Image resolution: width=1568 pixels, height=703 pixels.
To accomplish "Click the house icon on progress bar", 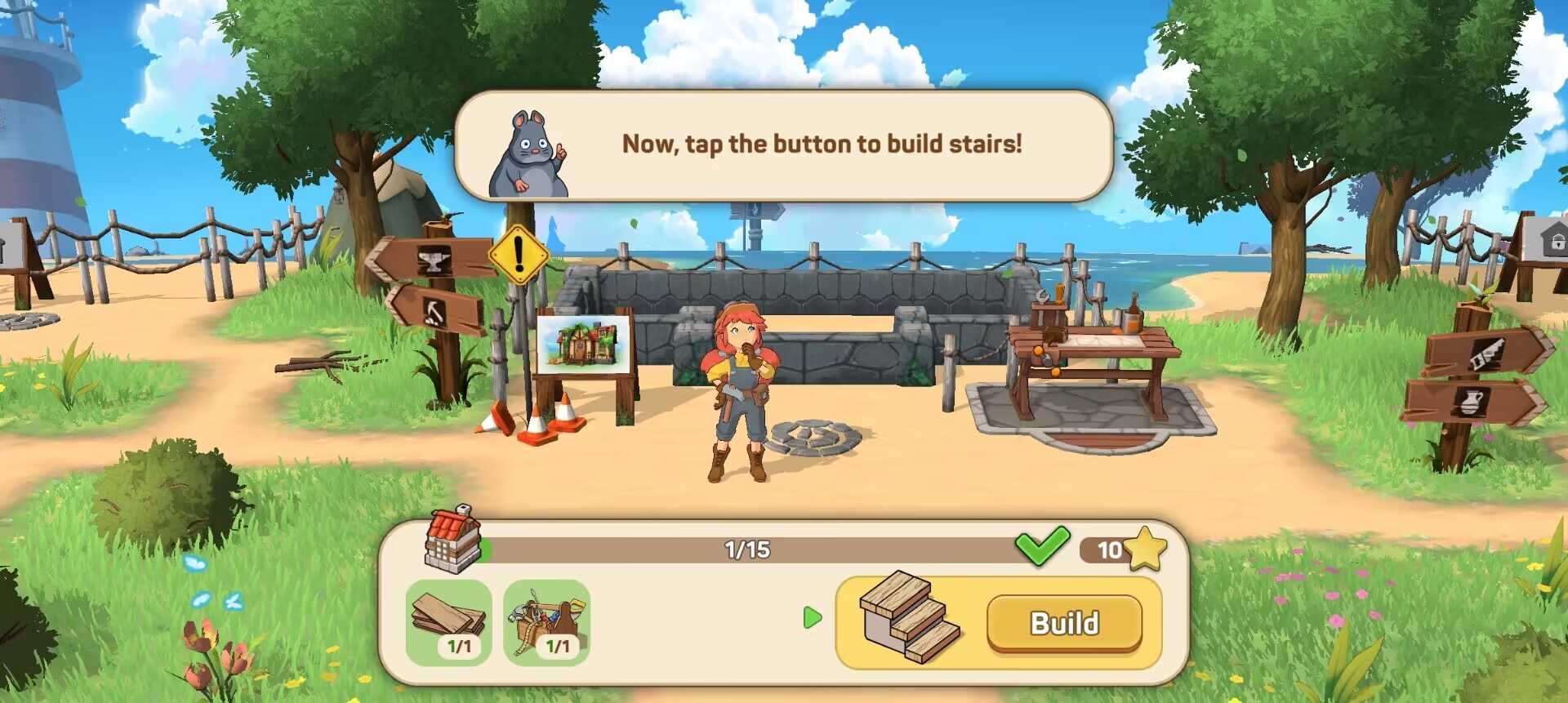I will point(452,540).
